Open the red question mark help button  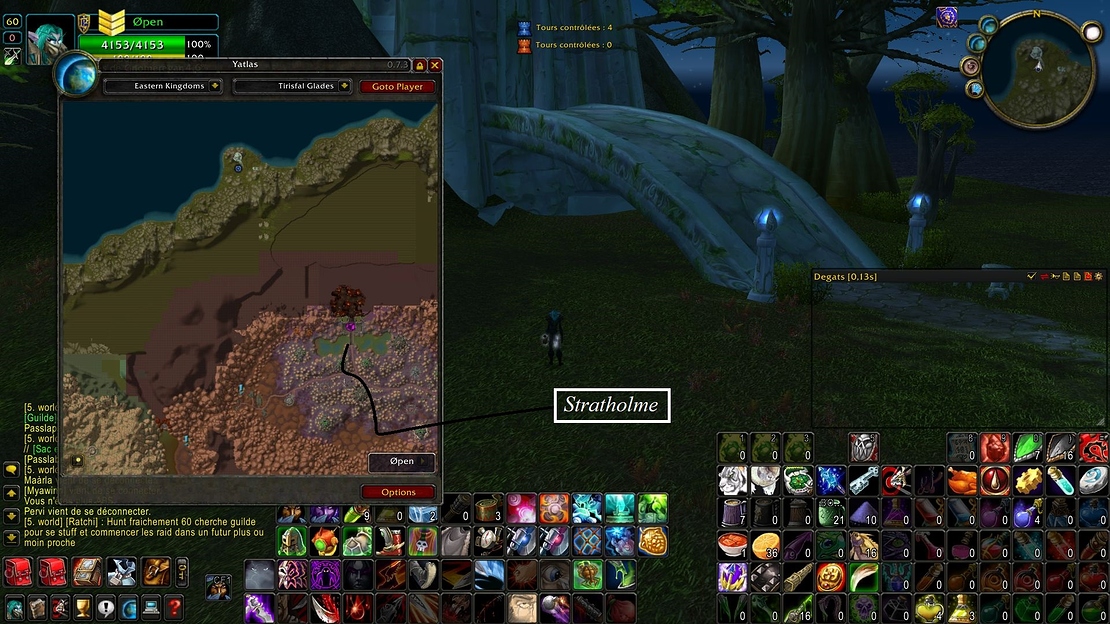pos(174,607)
